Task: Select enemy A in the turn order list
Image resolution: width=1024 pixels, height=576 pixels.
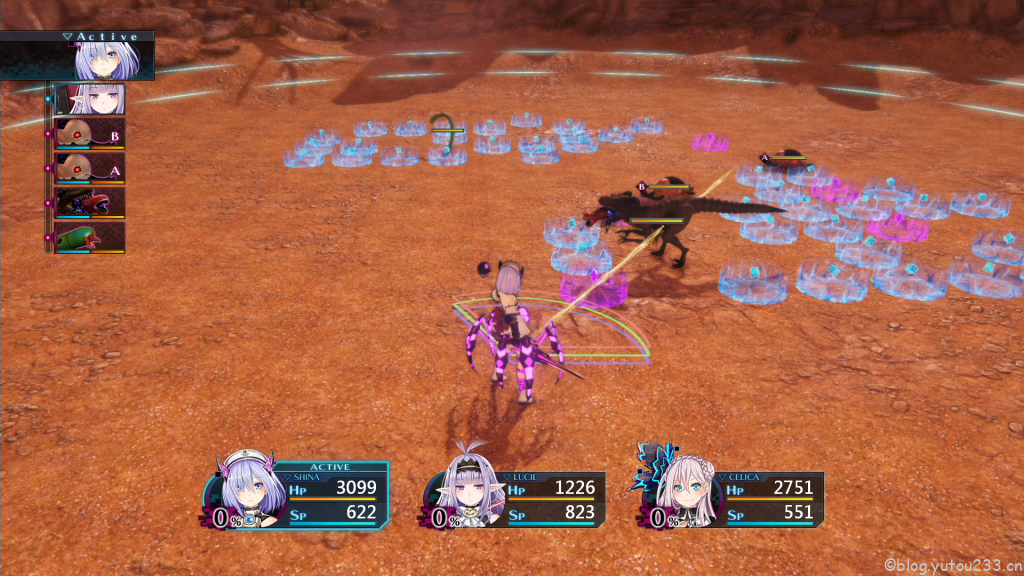Action: pos(90,168)
